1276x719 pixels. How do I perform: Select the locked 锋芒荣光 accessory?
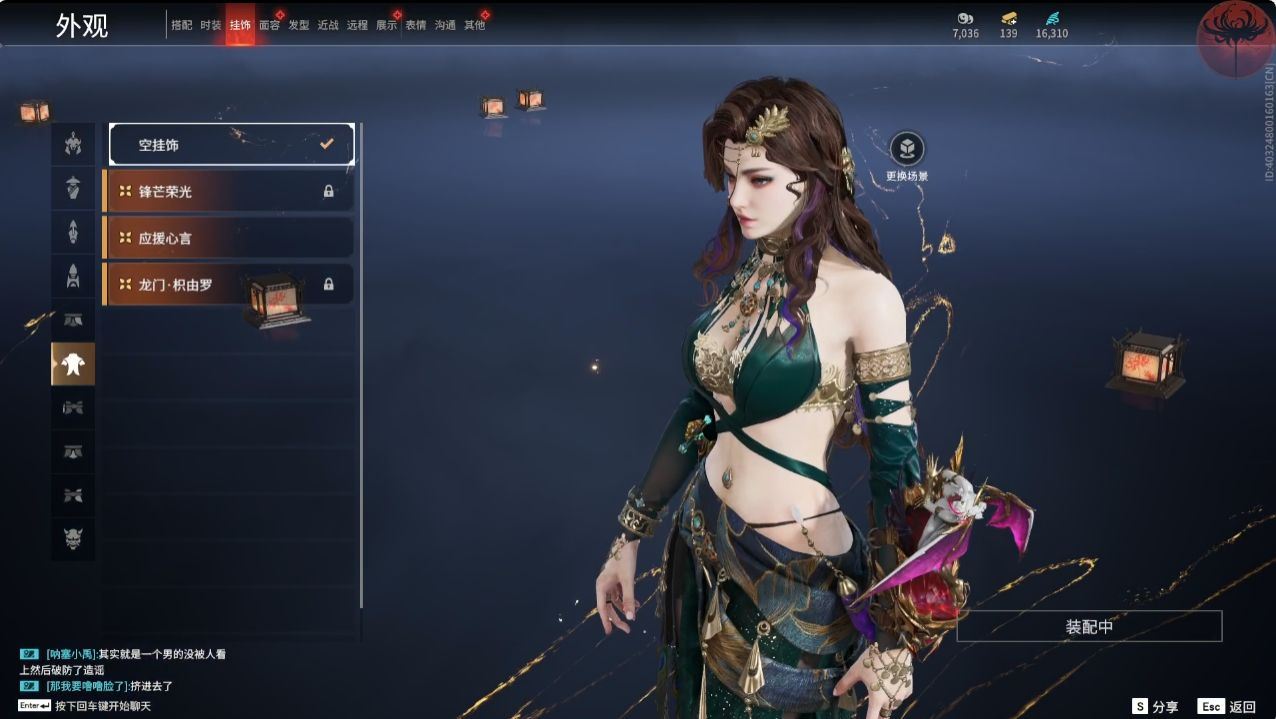tap(229, 191)
